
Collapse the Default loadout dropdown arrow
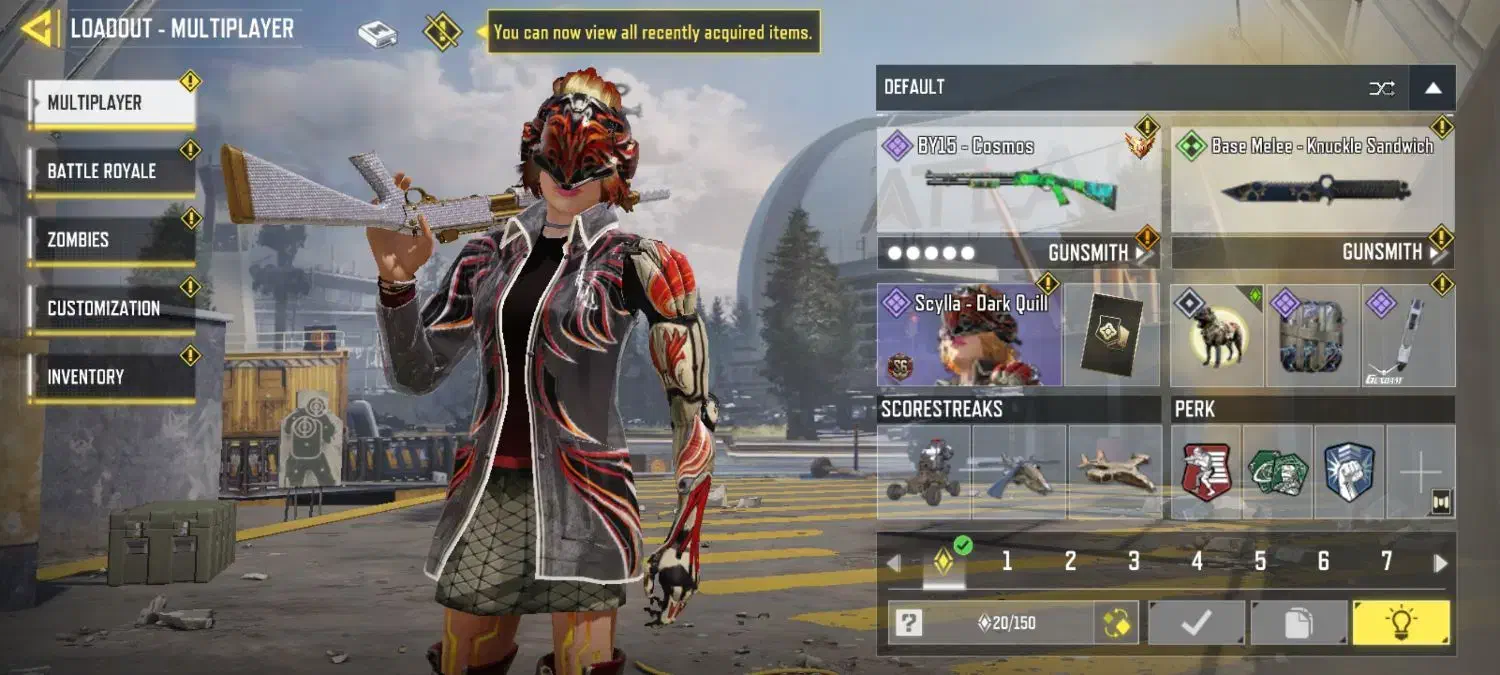coord(1433,88)
